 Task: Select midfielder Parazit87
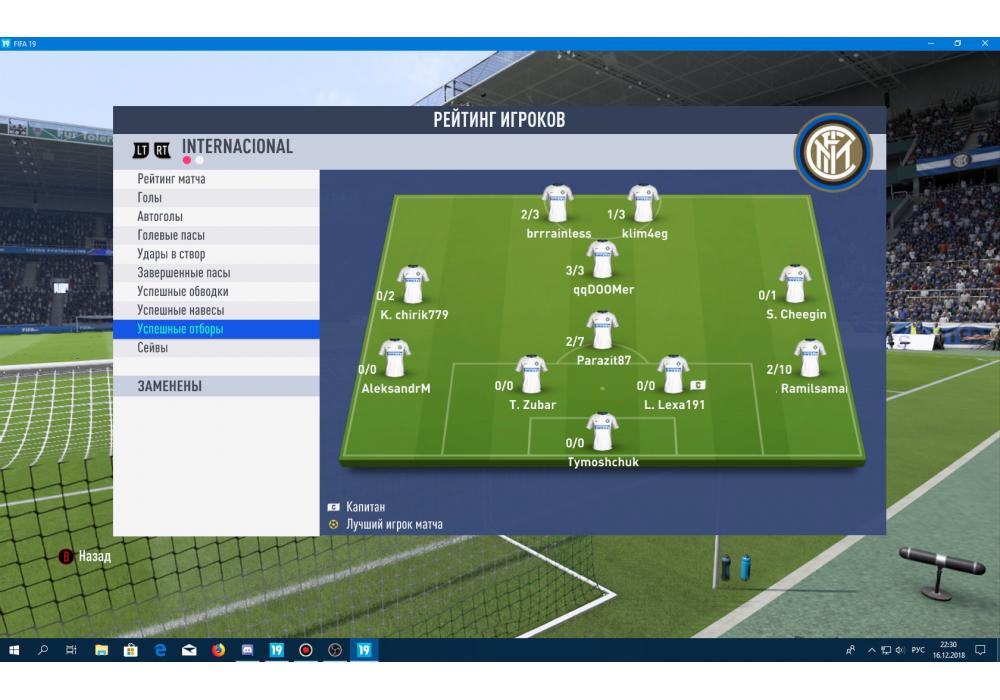pyautogui.click(x=602, y=330)
